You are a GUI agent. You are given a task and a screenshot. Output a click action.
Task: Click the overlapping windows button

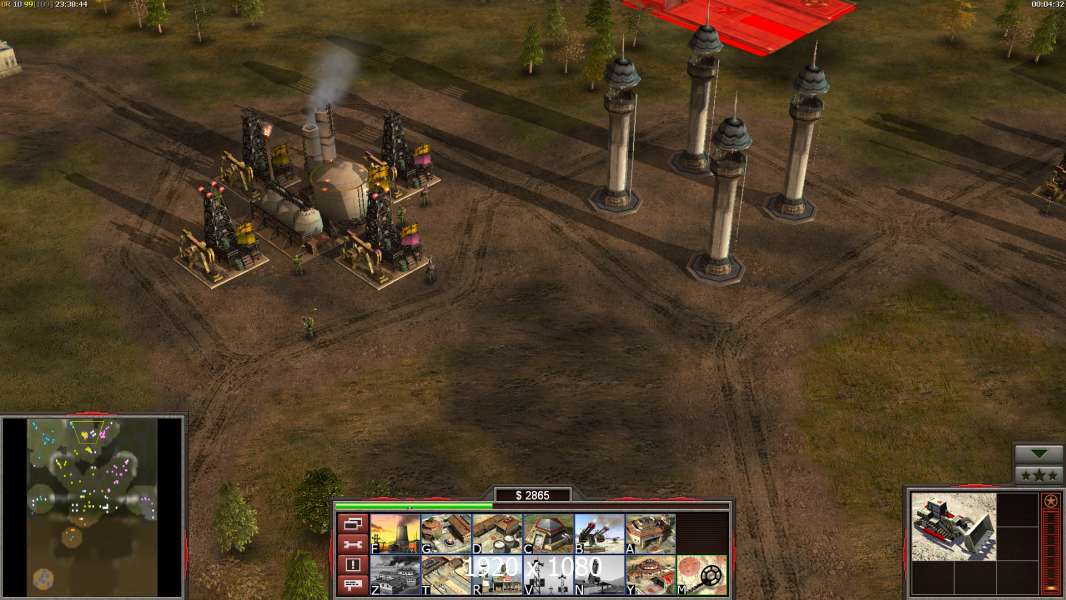352,523
